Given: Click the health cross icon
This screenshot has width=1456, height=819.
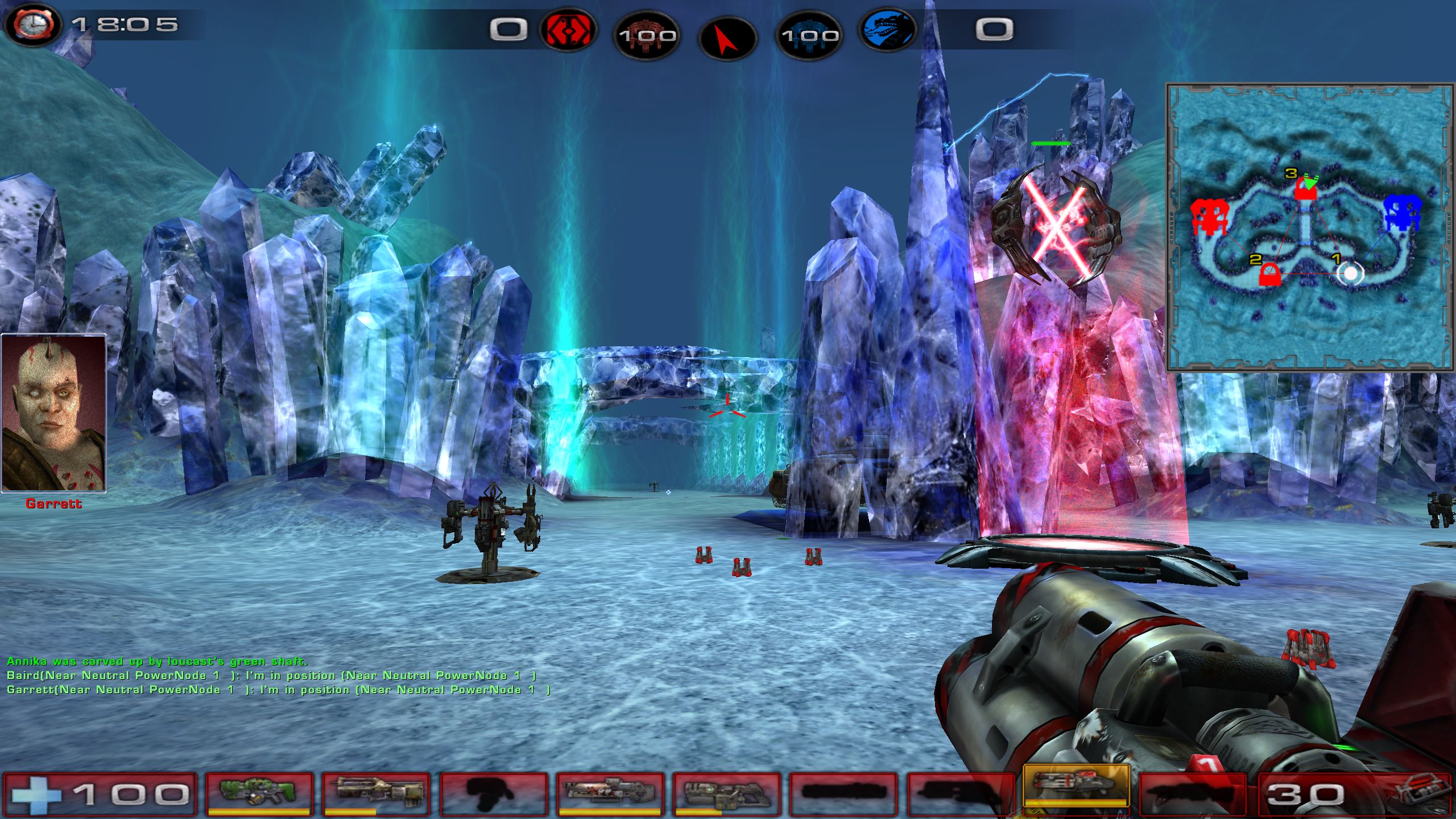Looking at the screenshot, I should (x=35, y=795).
